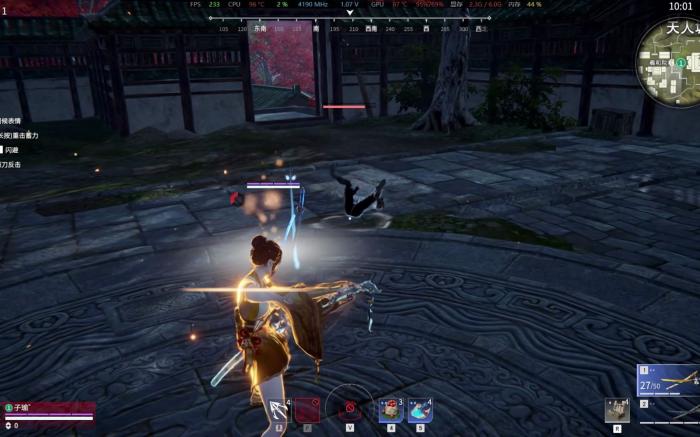The image size is (700, 437).
Task: Select the green numbered marker on minimap
Action: point(680,63)
